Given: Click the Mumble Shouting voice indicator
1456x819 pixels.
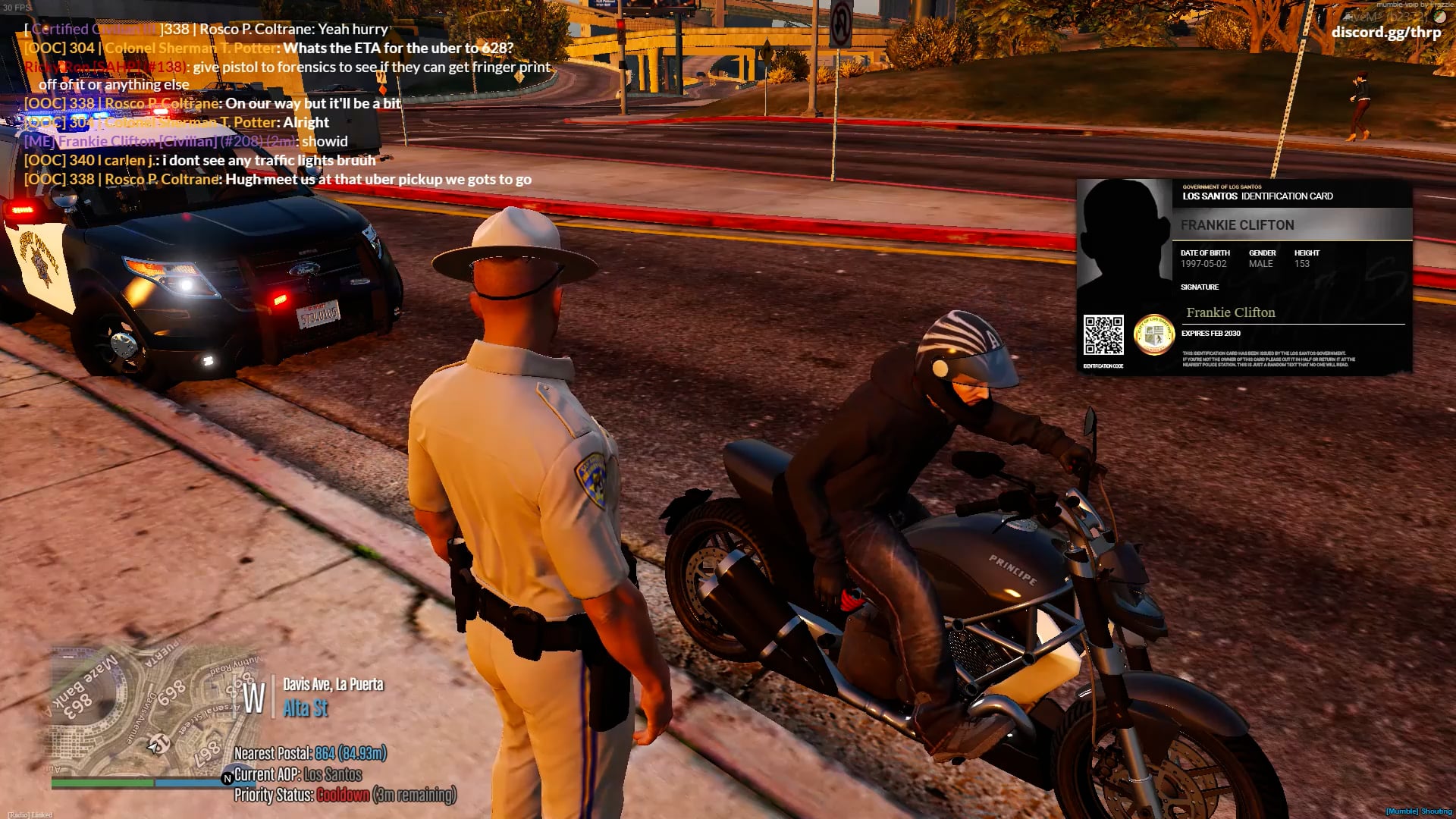Looking at the screenshot, I should 1418,811.
